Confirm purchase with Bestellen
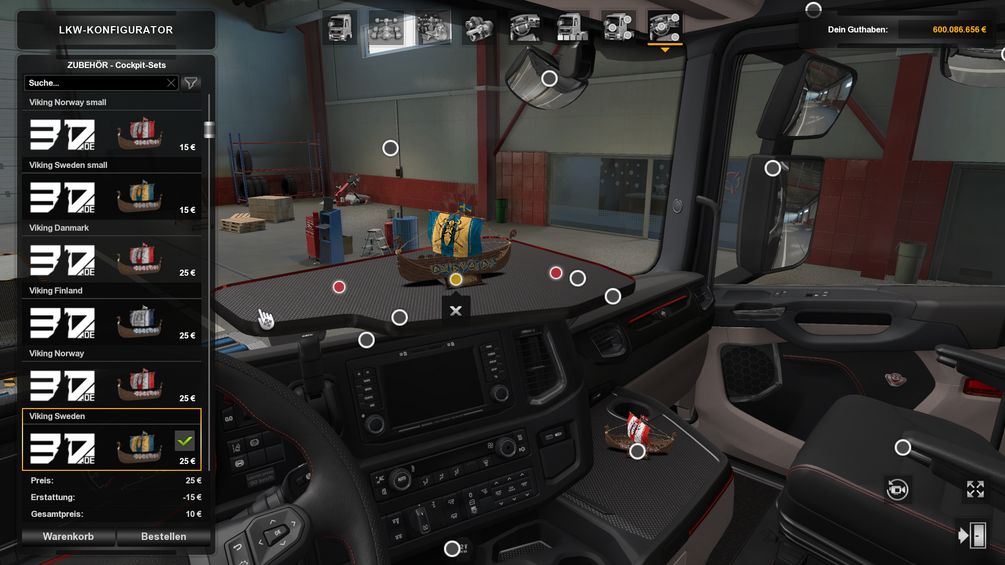Viewport: 1005px width, 565px height. tap(163, 537)
